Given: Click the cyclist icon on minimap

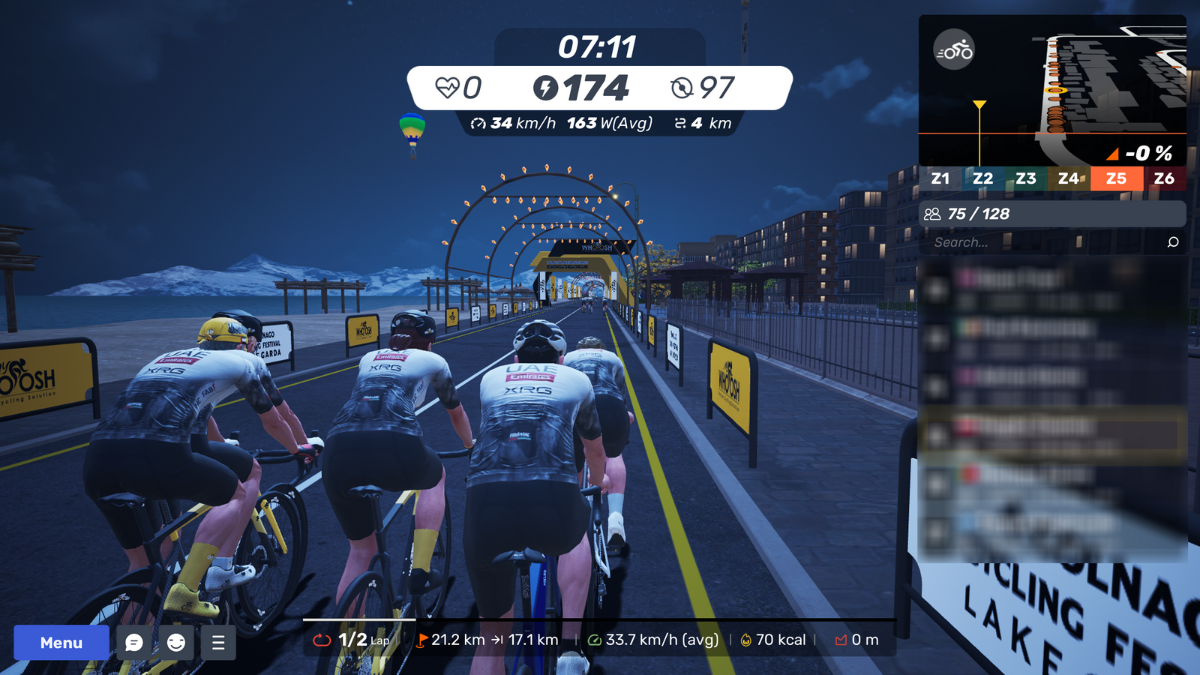Looking at the screenshot, I should 953,50.
